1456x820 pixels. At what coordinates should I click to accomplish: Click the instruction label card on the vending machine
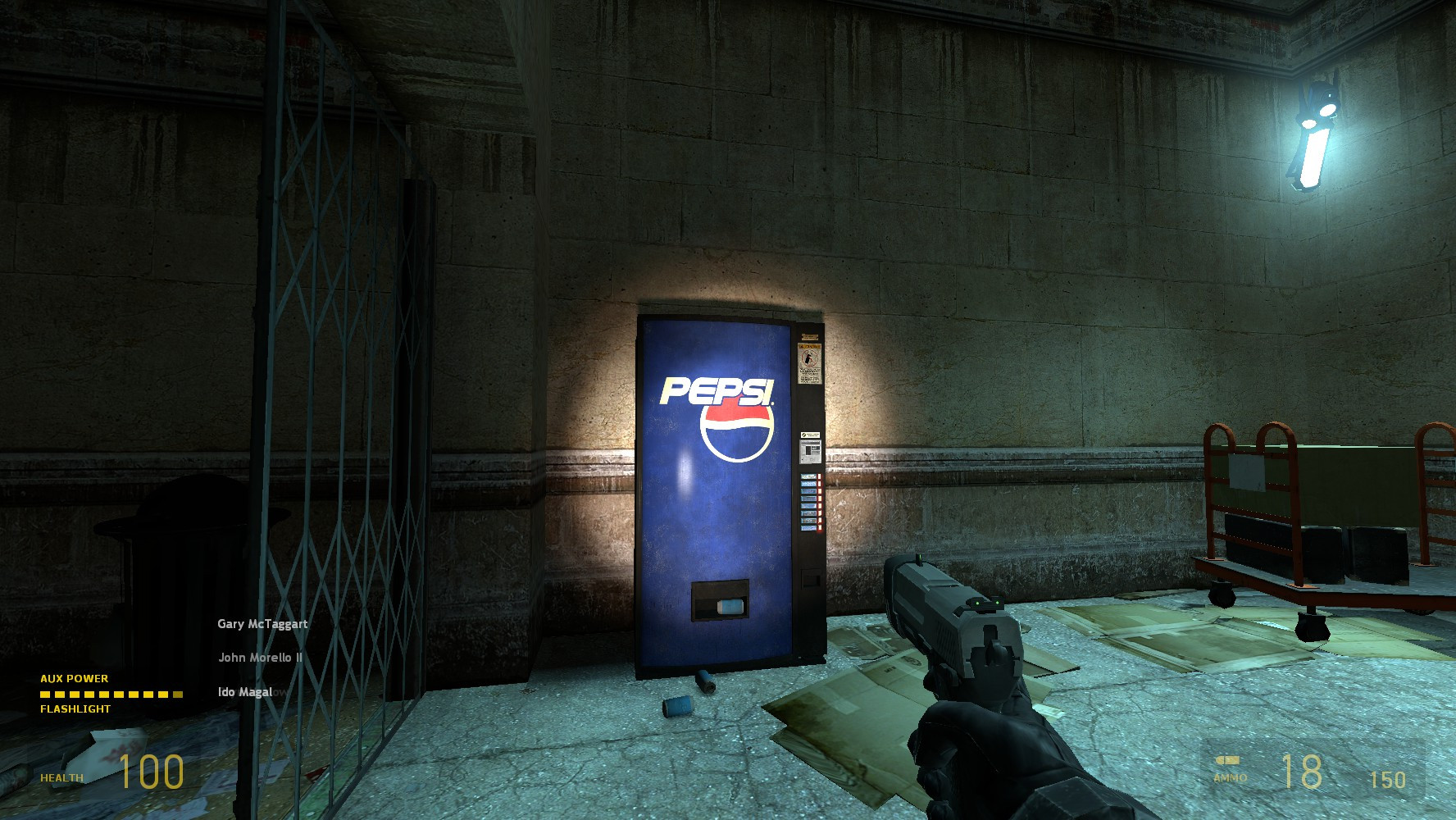[x=808, y=432]
